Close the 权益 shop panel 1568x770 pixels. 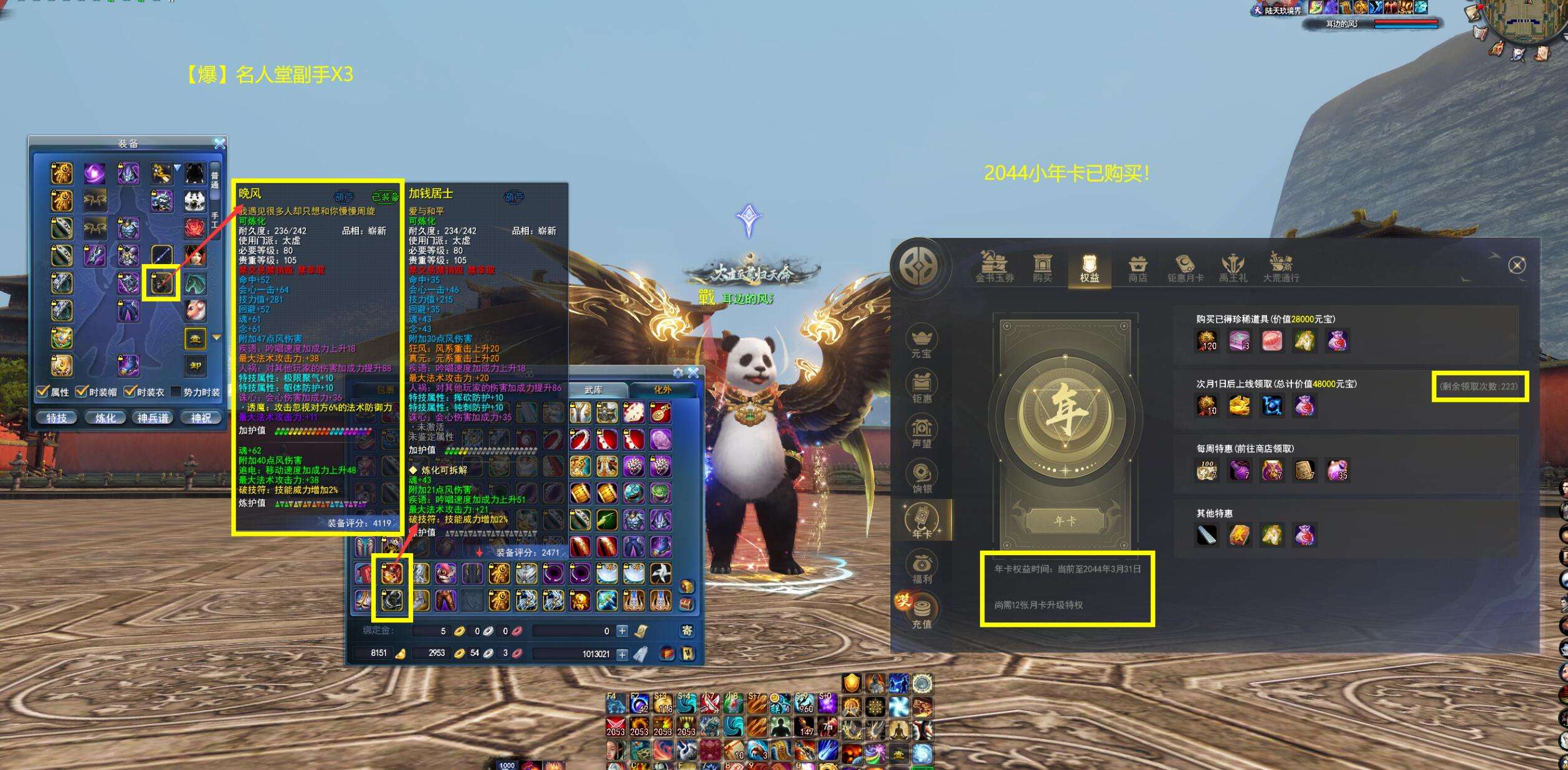click(x=1517, y=266)
